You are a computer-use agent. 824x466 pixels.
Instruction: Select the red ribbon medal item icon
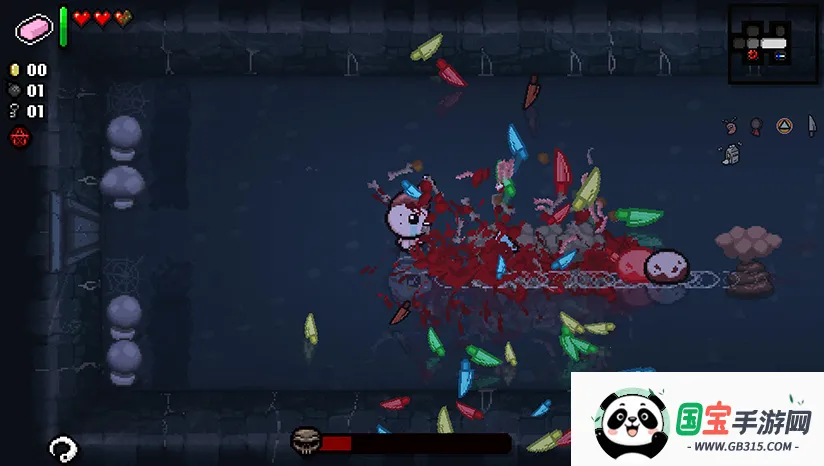pyautogui.click(x=757, y=126)
